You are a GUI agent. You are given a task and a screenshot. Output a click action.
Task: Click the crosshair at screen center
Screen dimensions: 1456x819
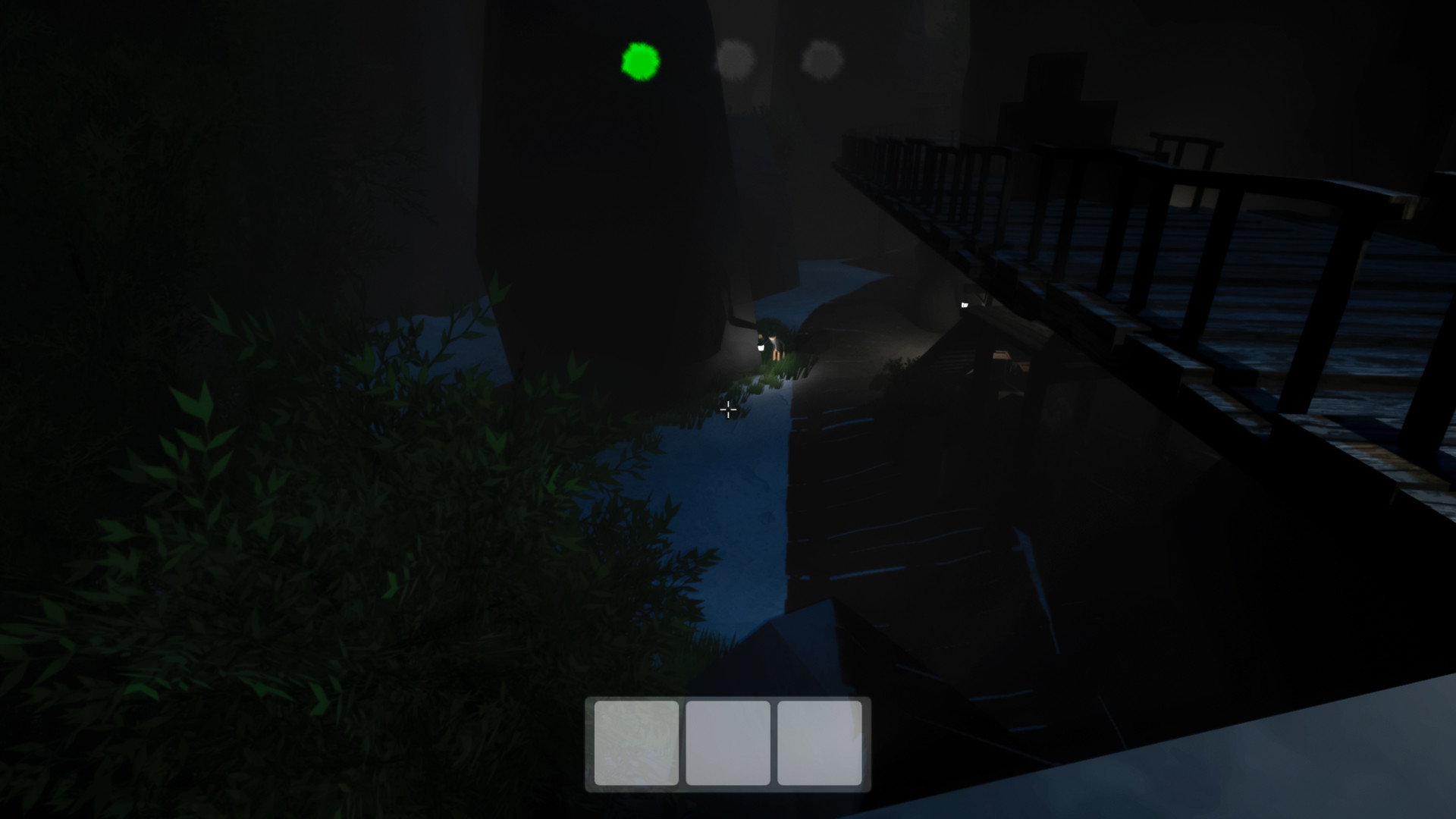pos(728,409)
